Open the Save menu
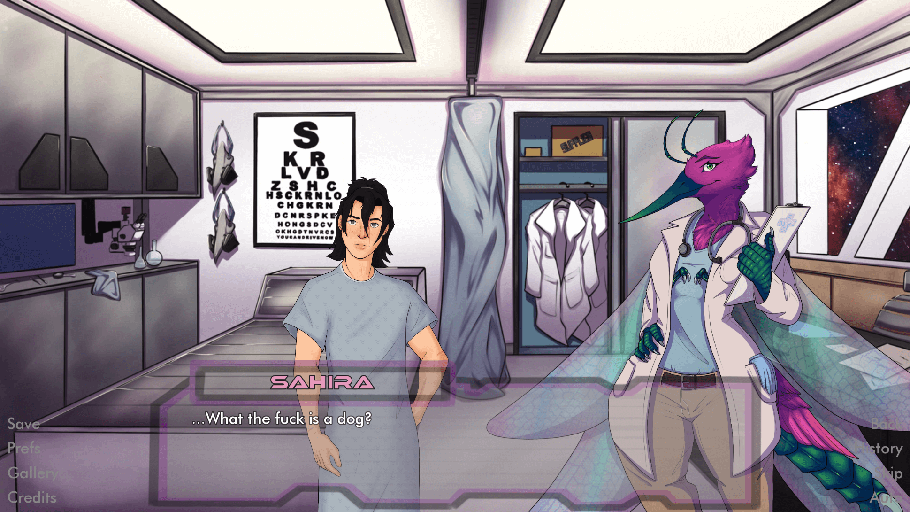Viewport: 910px width, 512px height. tap(24, 424)
